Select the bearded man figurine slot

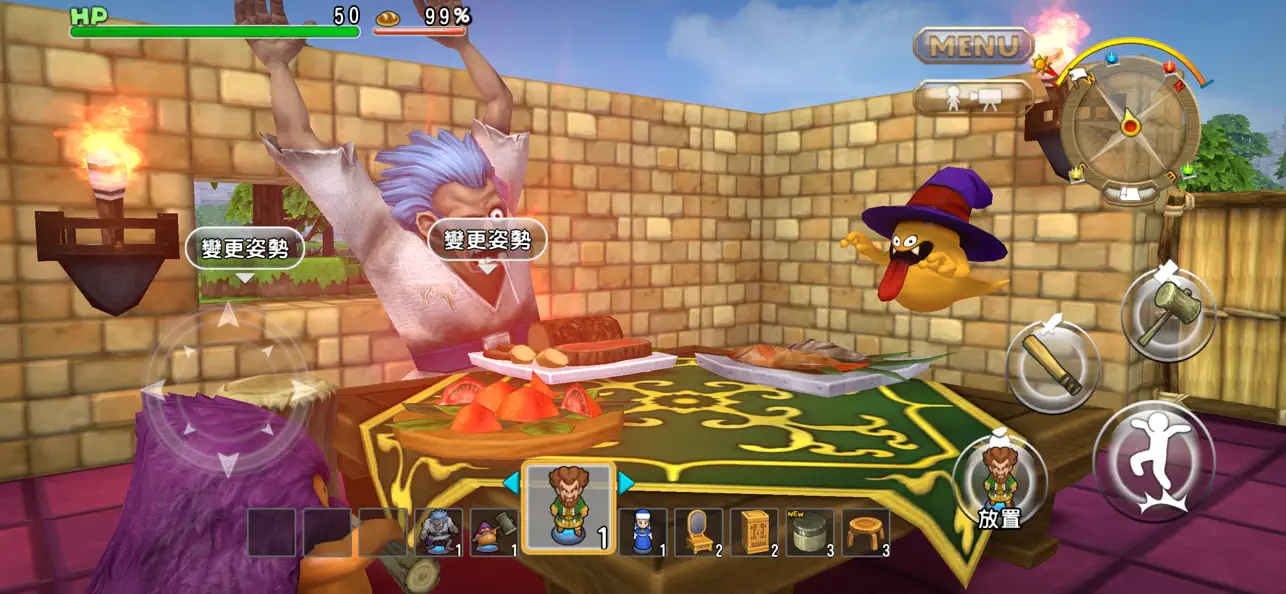coord(568,507)
